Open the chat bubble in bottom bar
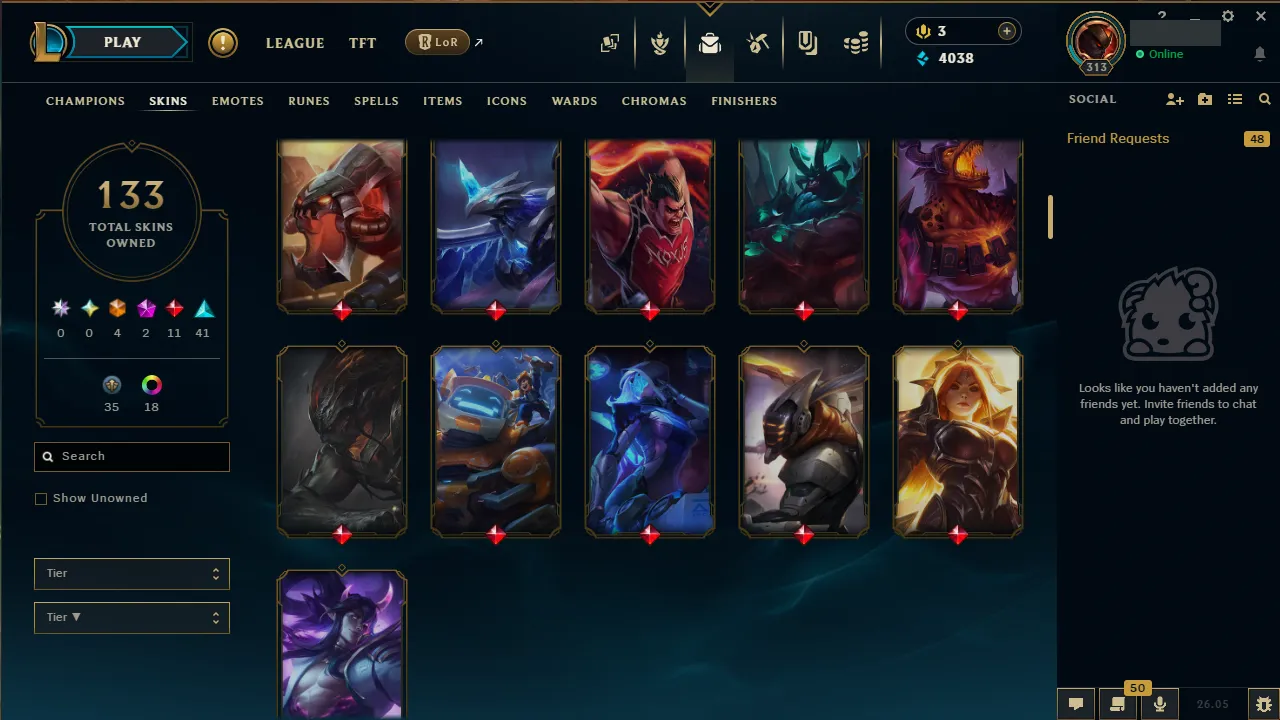 point(1075,704)
